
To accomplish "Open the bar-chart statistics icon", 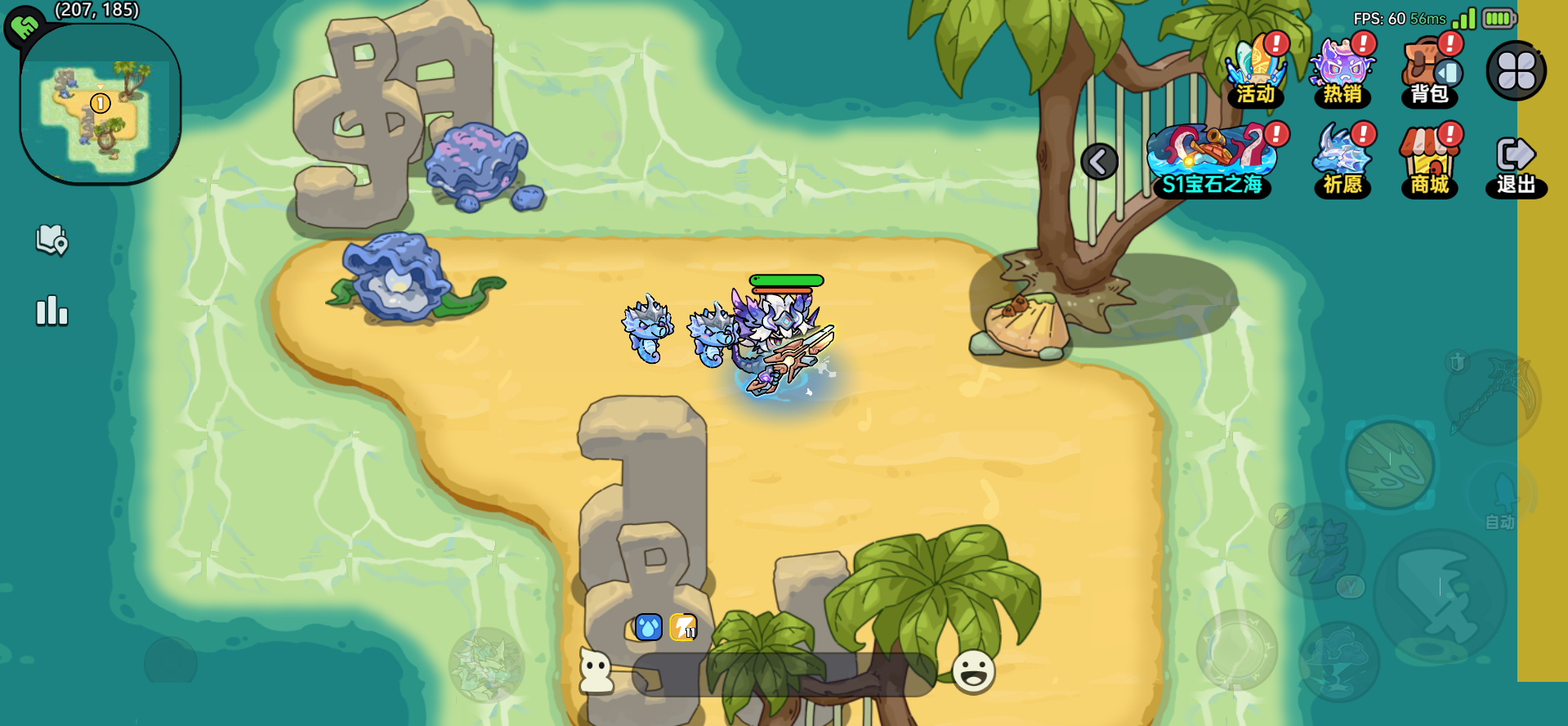I will point(51,311).
